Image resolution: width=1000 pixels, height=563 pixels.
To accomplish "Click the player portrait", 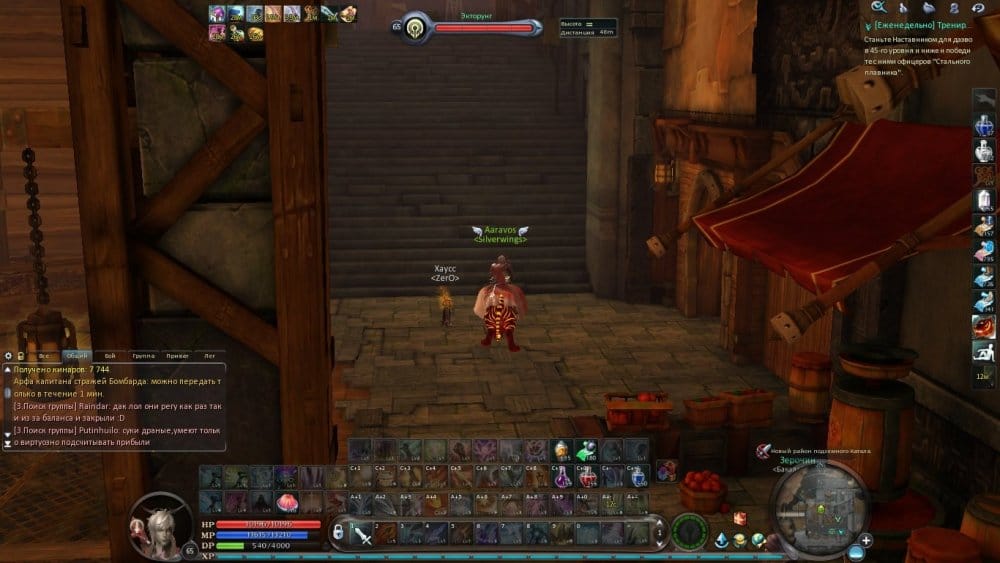I will 160,523.
